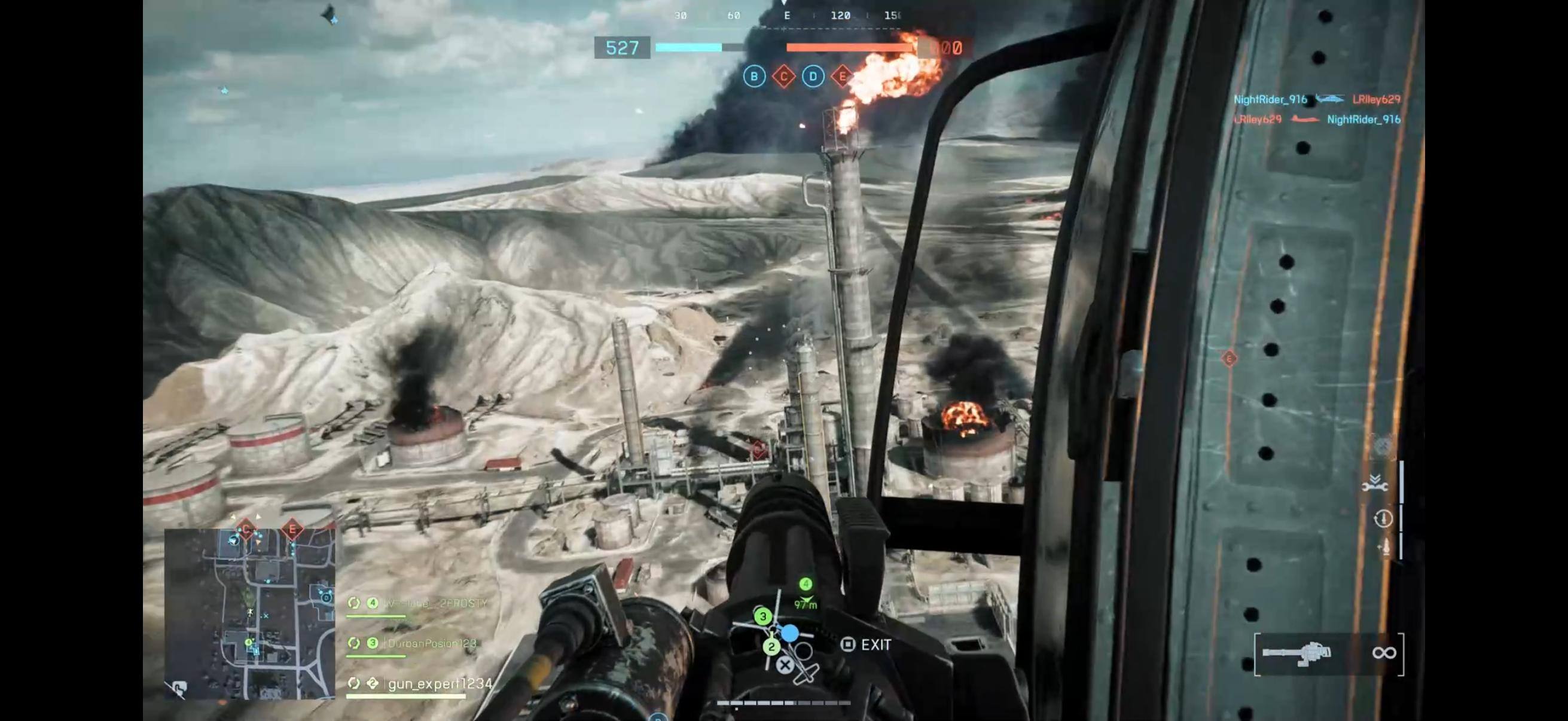This screenshot has width=1568, height=721.
Task: Select enemy objective C in top bar
Action: click(783, 77)
